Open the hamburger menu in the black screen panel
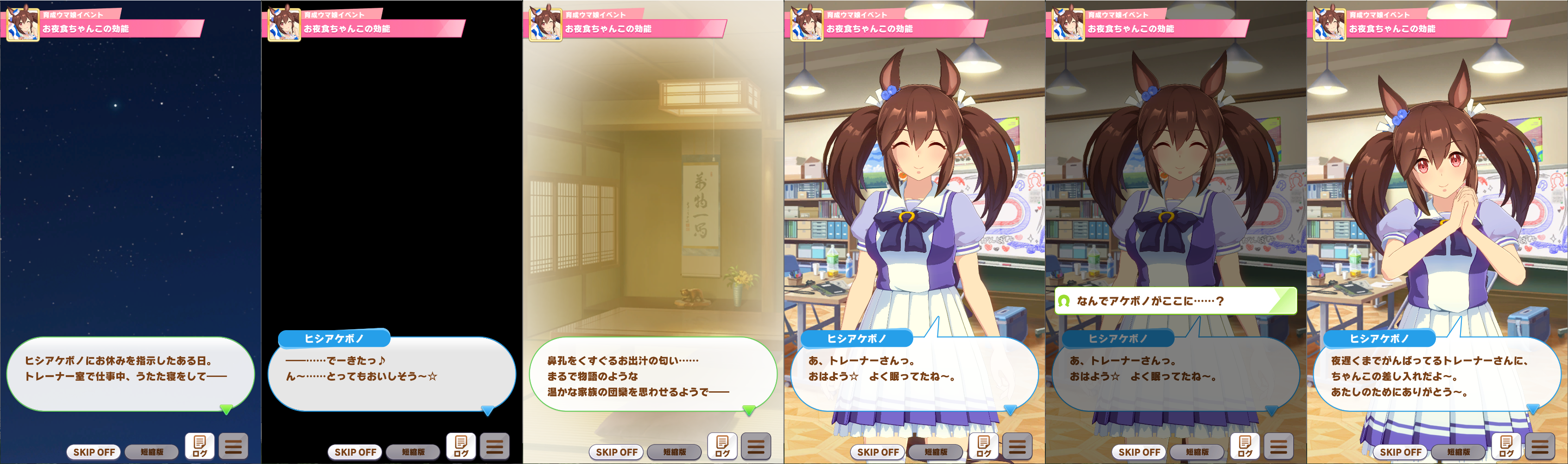The image size is (1568, 464). tap(494, 446)
